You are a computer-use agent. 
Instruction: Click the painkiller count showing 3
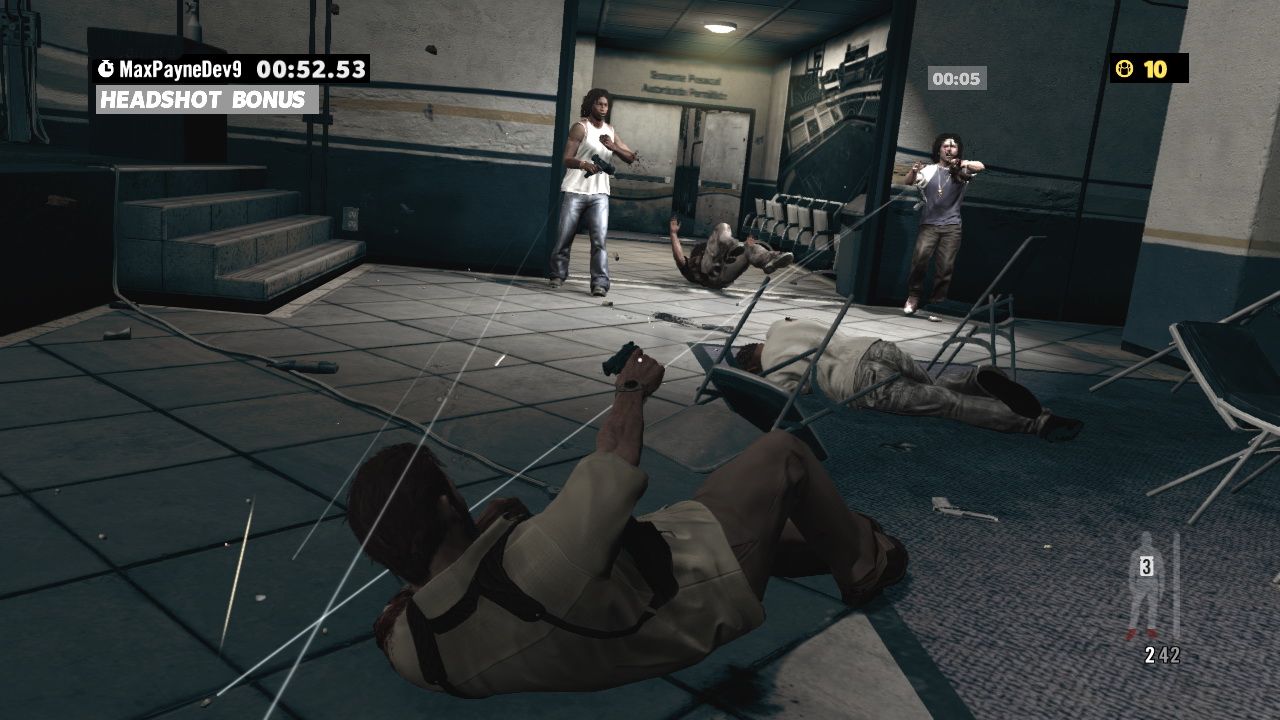tap(1146, 566)
